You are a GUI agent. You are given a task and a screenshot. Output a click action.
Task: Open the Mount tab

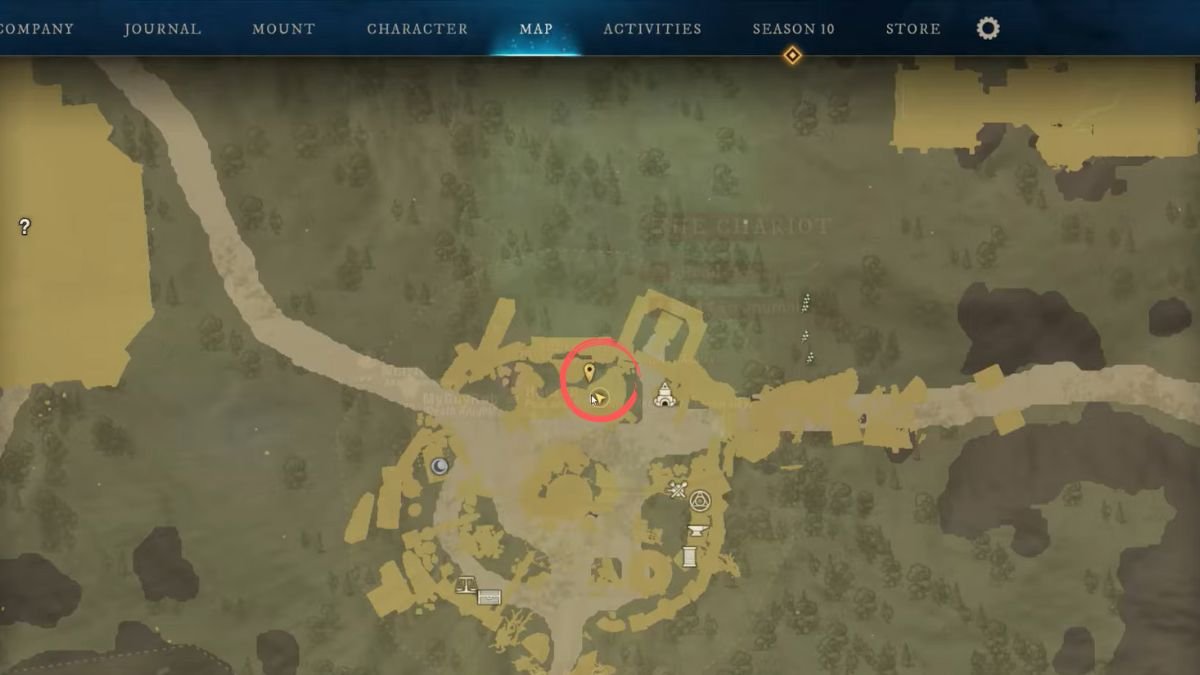284,29
